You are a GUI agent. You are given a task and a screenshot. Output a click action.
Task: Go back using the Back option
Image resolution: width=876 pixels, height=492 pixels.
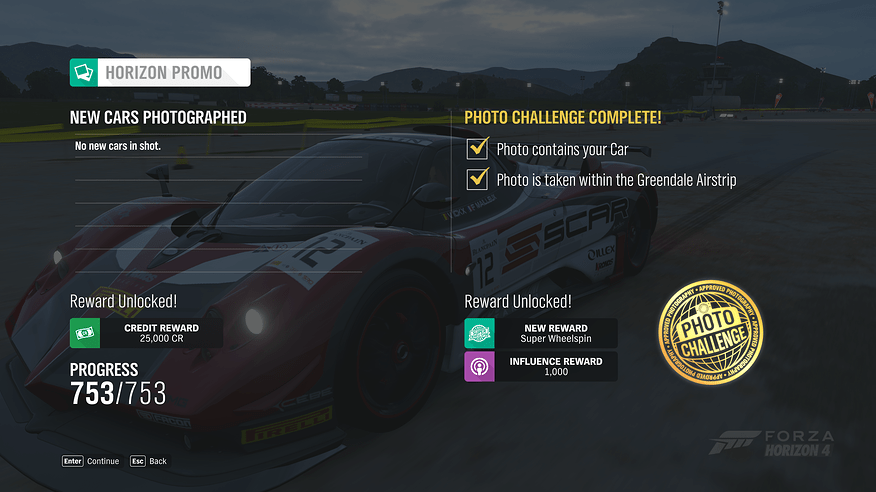tap(148, 461)
